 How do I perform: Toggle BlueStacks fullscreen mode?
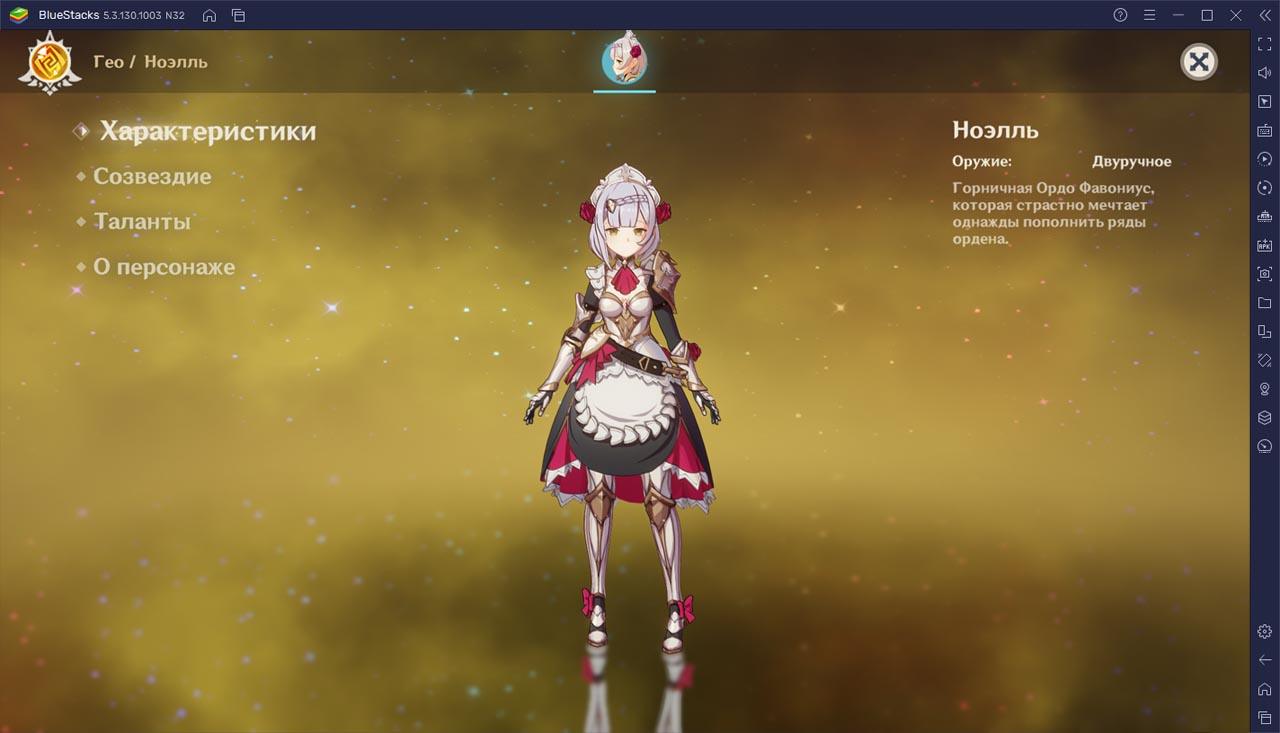coord(1264,44)
